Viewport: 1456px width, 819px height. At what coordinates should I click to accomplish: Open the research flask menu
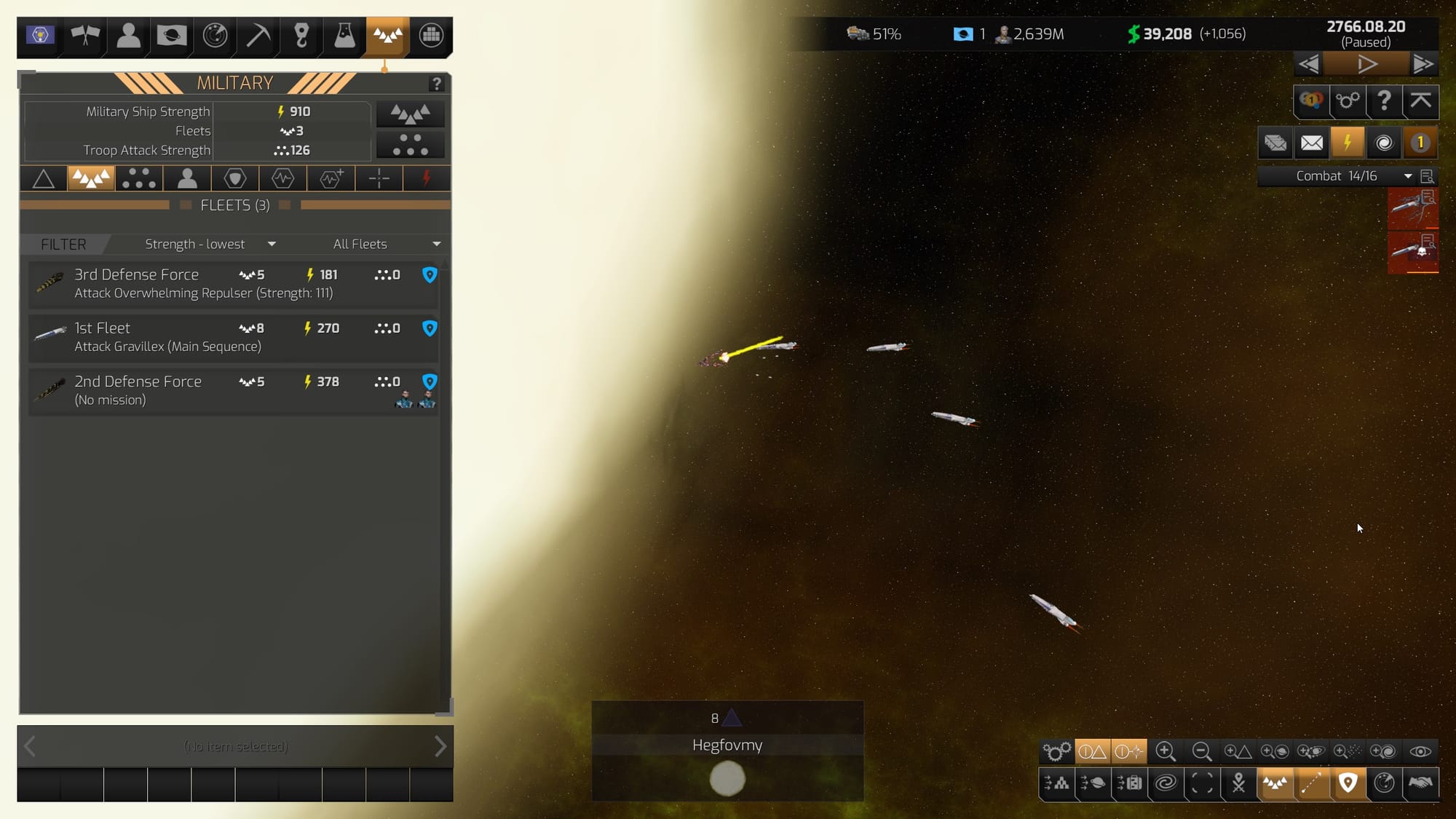point(344,35)
